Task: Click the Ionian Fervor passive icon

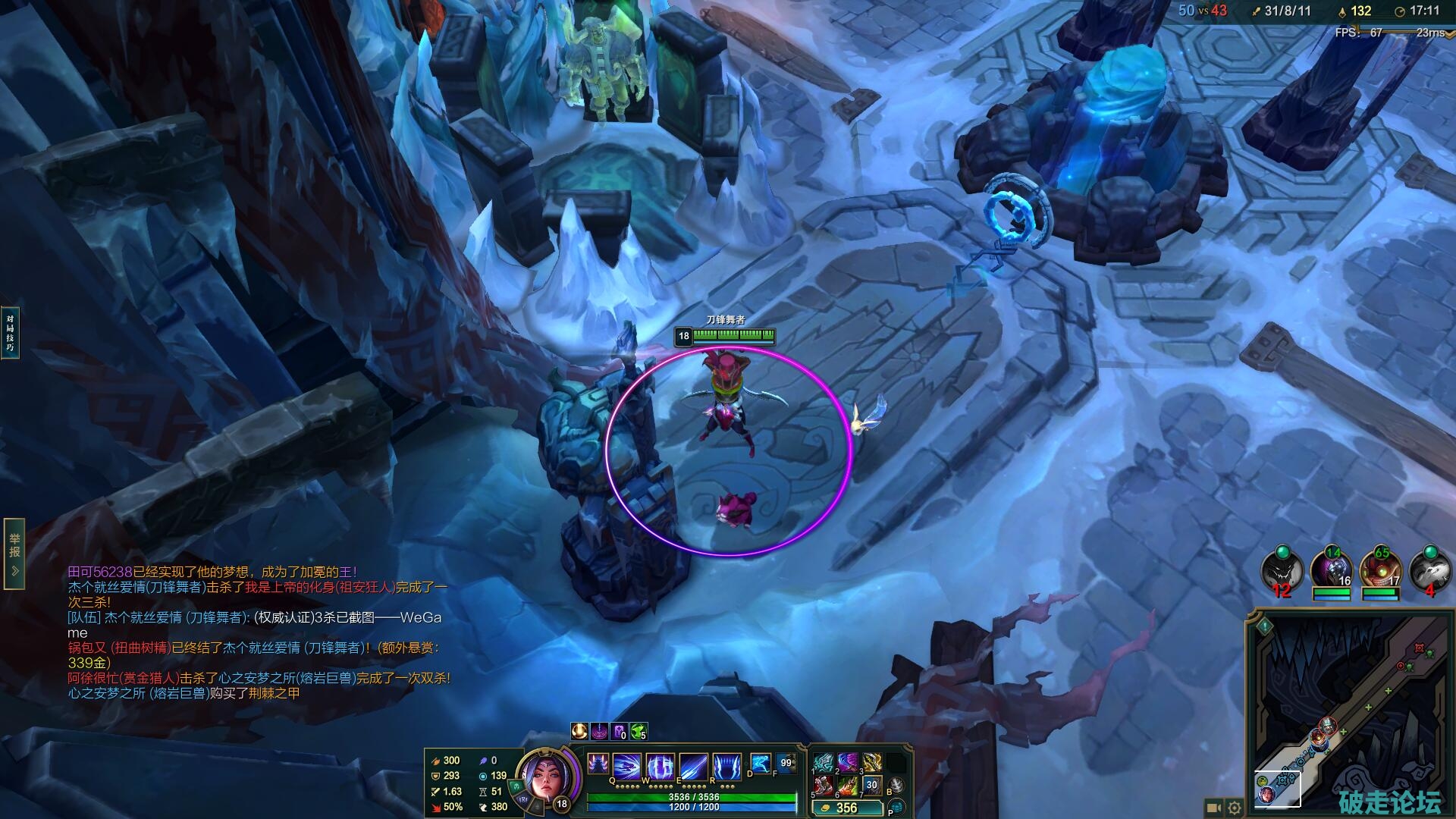Action: click(598, 765)
